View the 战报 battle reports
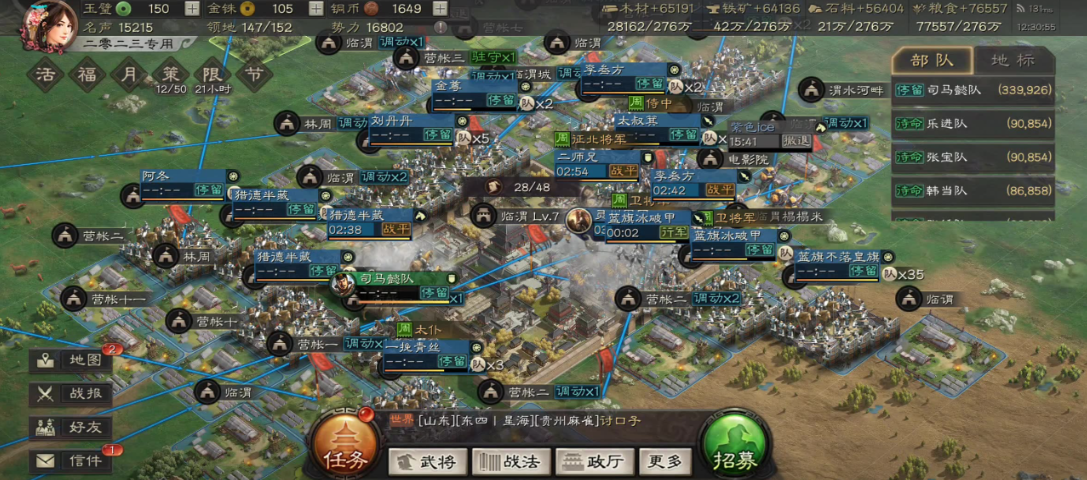This screenshot has height=480, width=1087. [x=72, y=394]
